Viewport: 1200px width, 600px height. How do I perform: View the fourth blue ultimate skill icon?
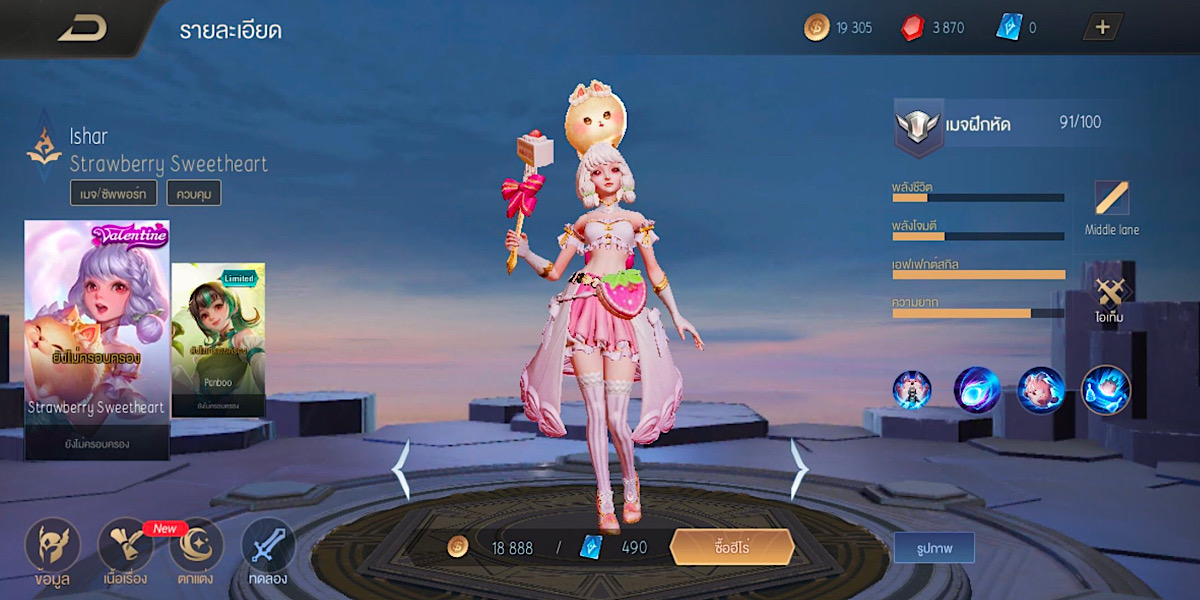pos(1106,390)
